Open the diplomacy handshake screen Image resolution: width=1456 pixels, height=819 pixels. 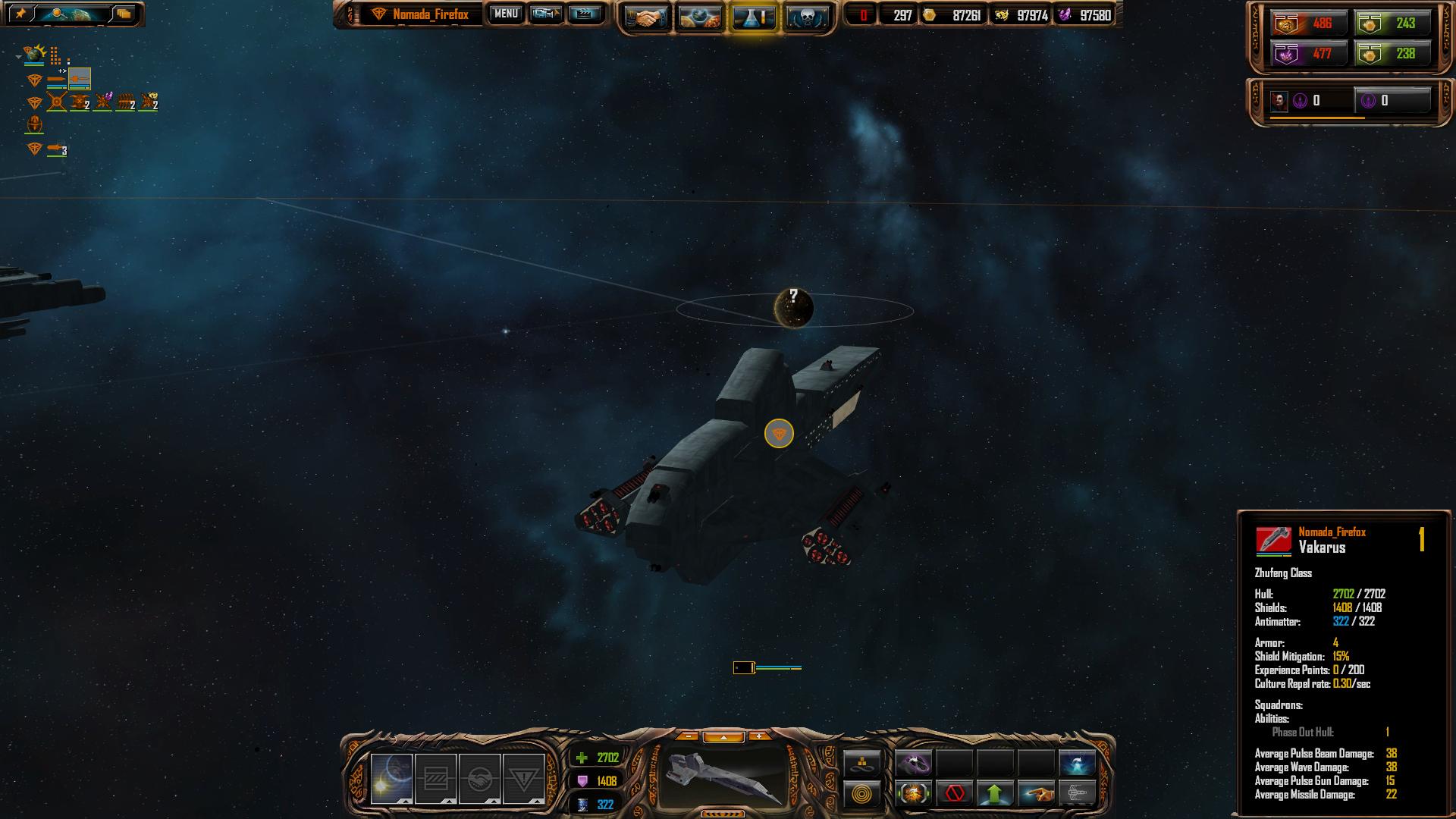(646, 17)
